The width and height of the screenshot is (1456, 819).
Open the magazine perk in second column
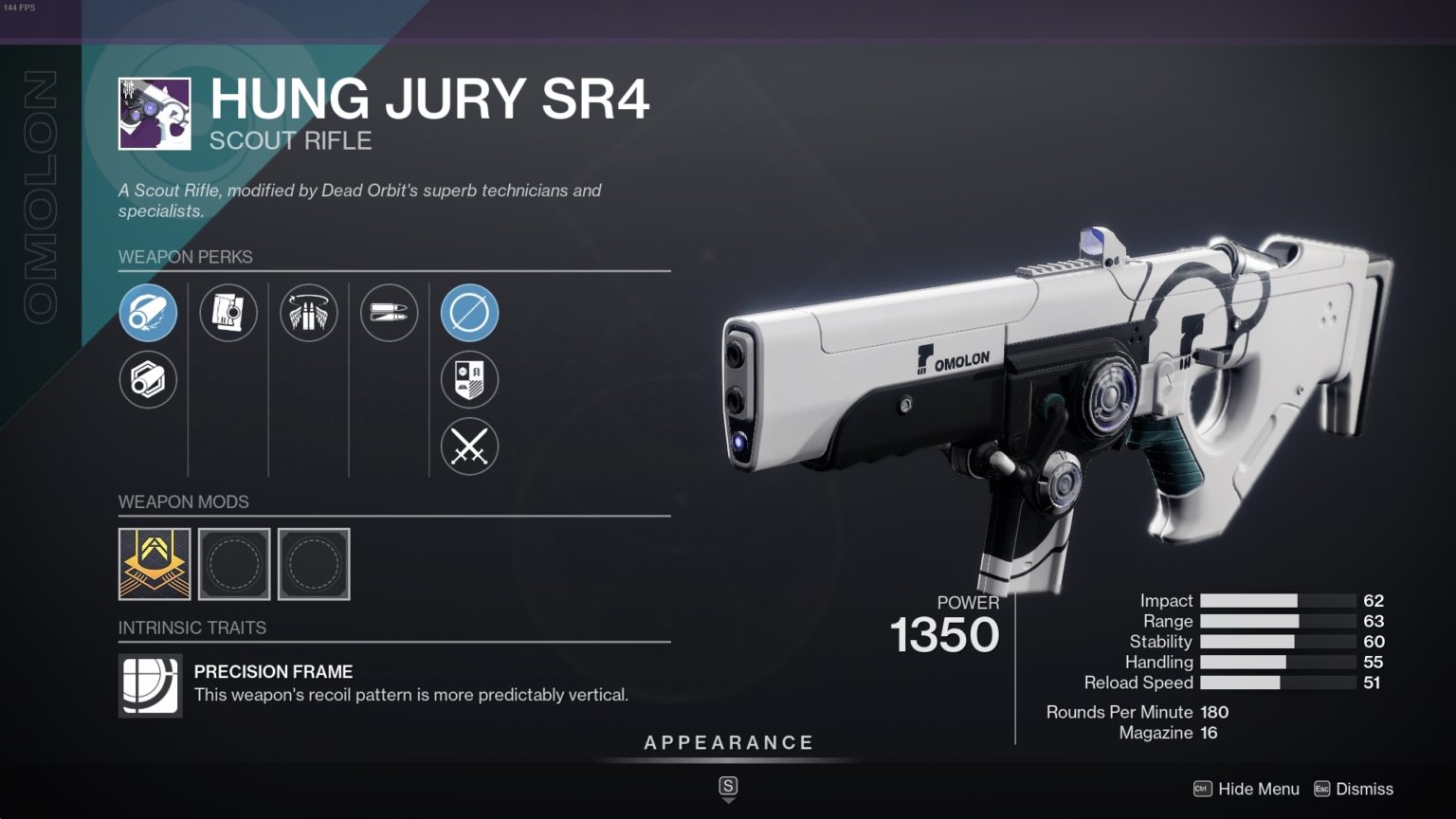(228, 313)
